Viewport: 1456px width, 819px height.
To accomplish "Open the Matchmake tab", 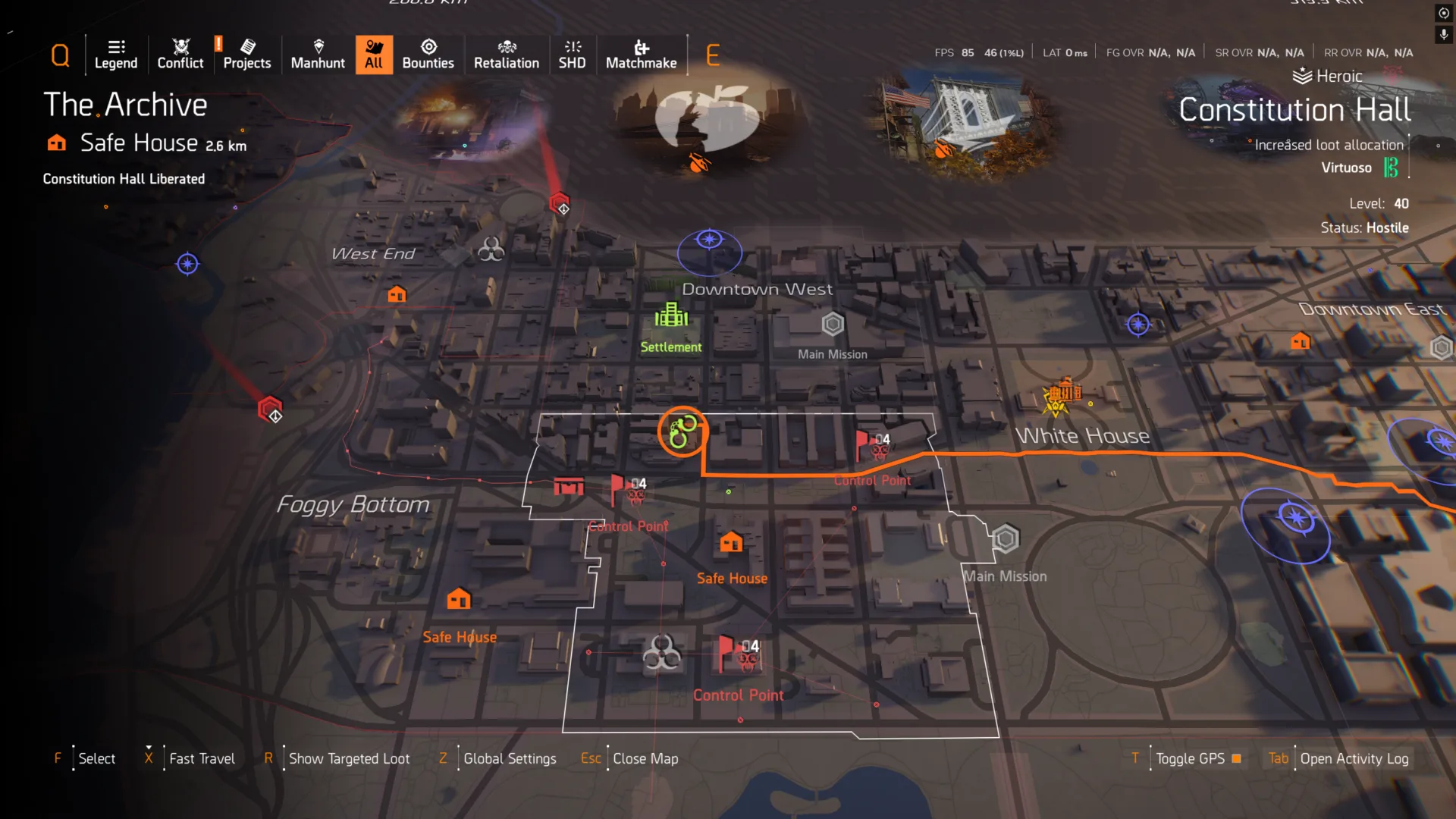I will pos(641,55).
